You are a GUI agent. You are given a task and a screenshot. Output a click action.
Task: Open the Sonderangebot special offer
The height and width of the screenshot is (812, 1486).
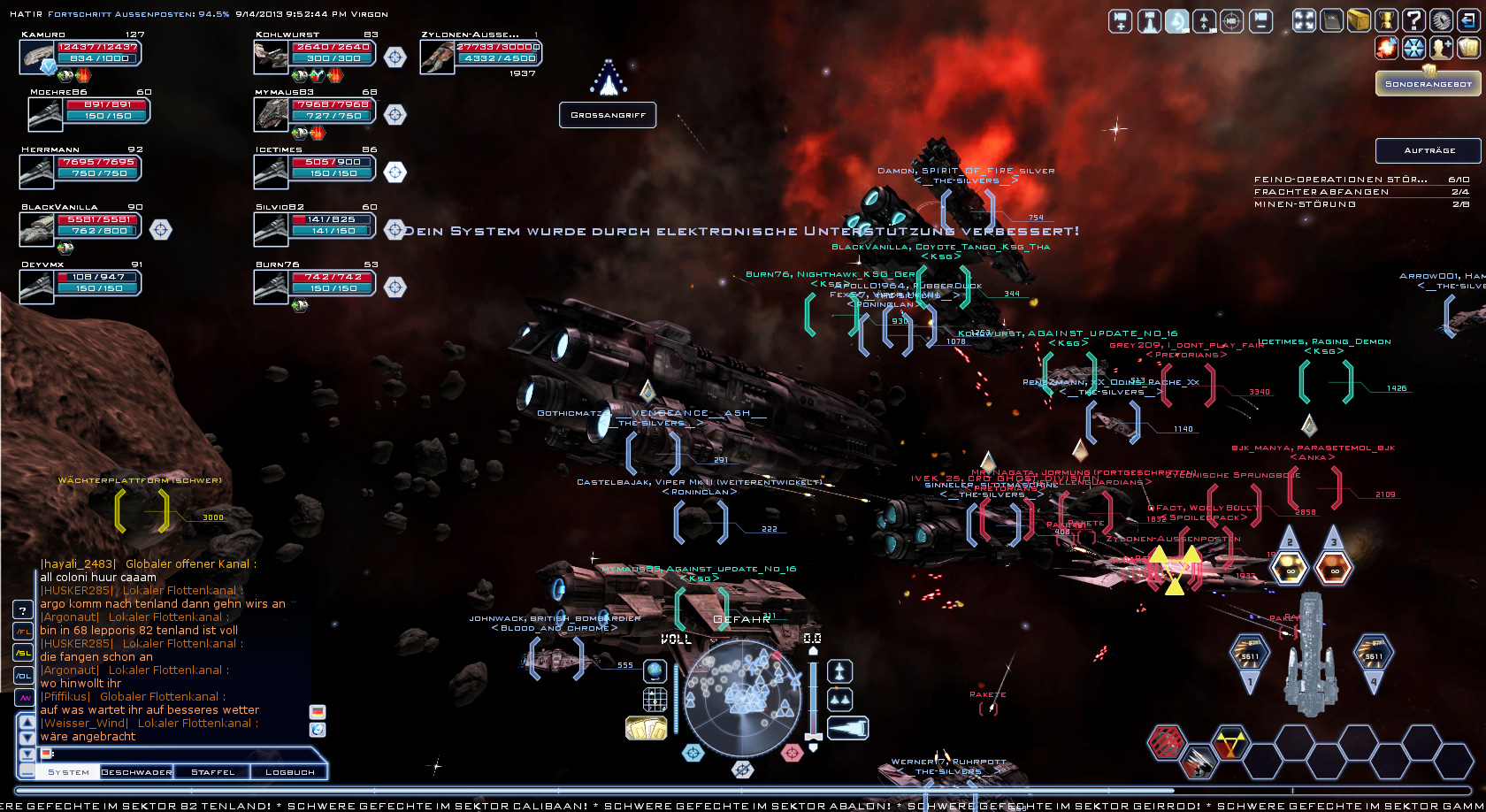(1428, 84)
